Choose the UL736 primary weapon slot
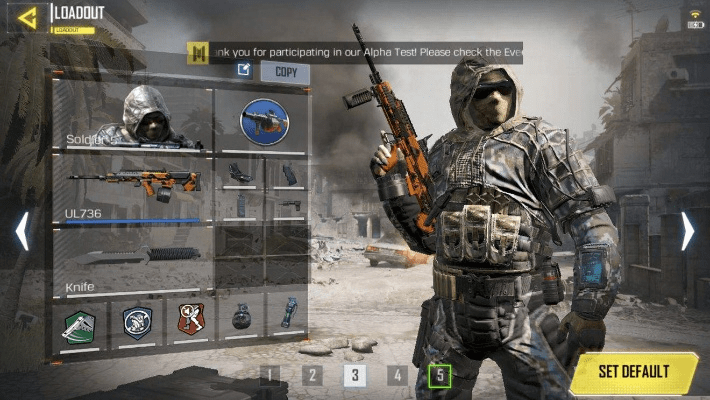 (132, 187)
